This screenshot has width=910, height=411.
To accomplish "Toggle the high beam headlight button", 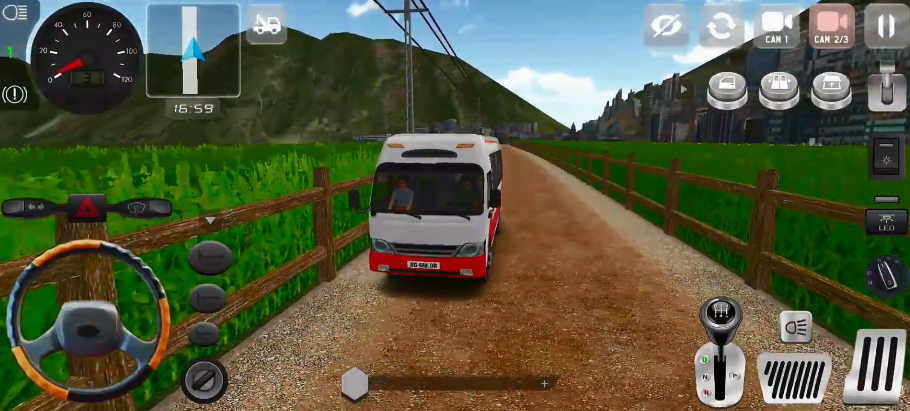I will (796, 327).
